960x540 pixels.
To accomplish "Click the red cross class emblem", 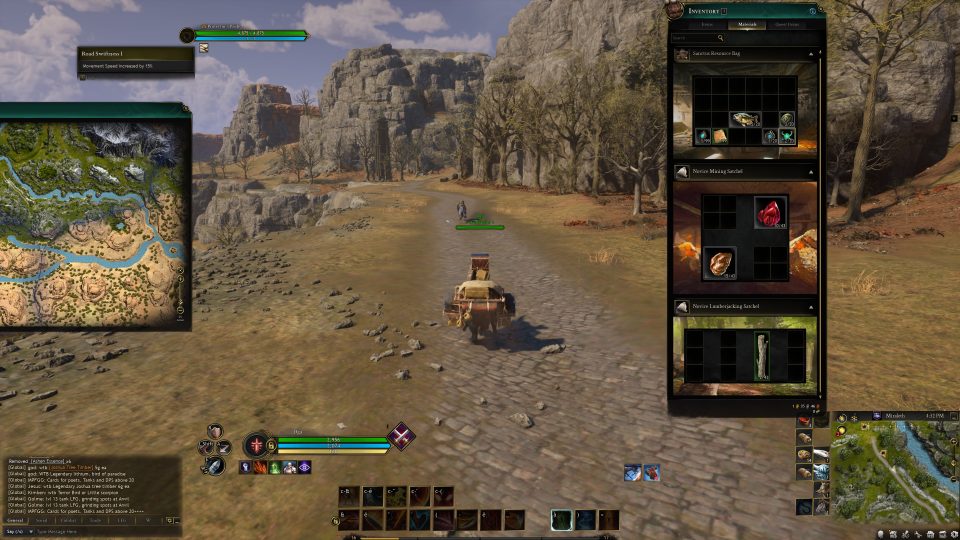I will click(256, 444).
